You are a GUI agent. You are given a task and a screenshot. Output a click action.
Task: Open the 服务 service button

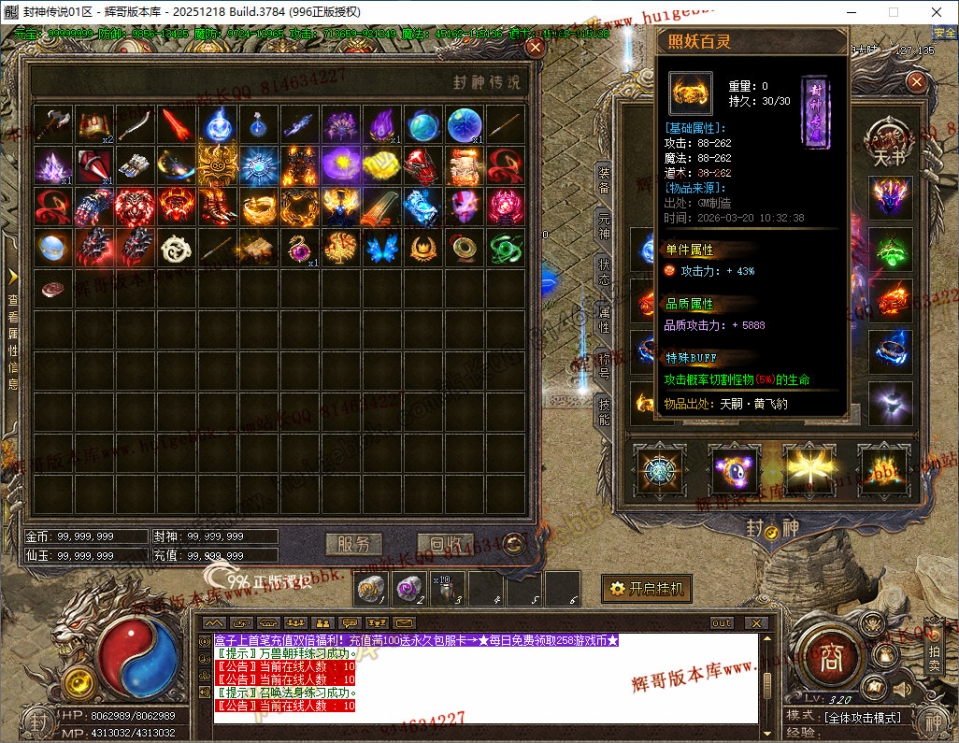pyautogui.click(x=354, y=544)
